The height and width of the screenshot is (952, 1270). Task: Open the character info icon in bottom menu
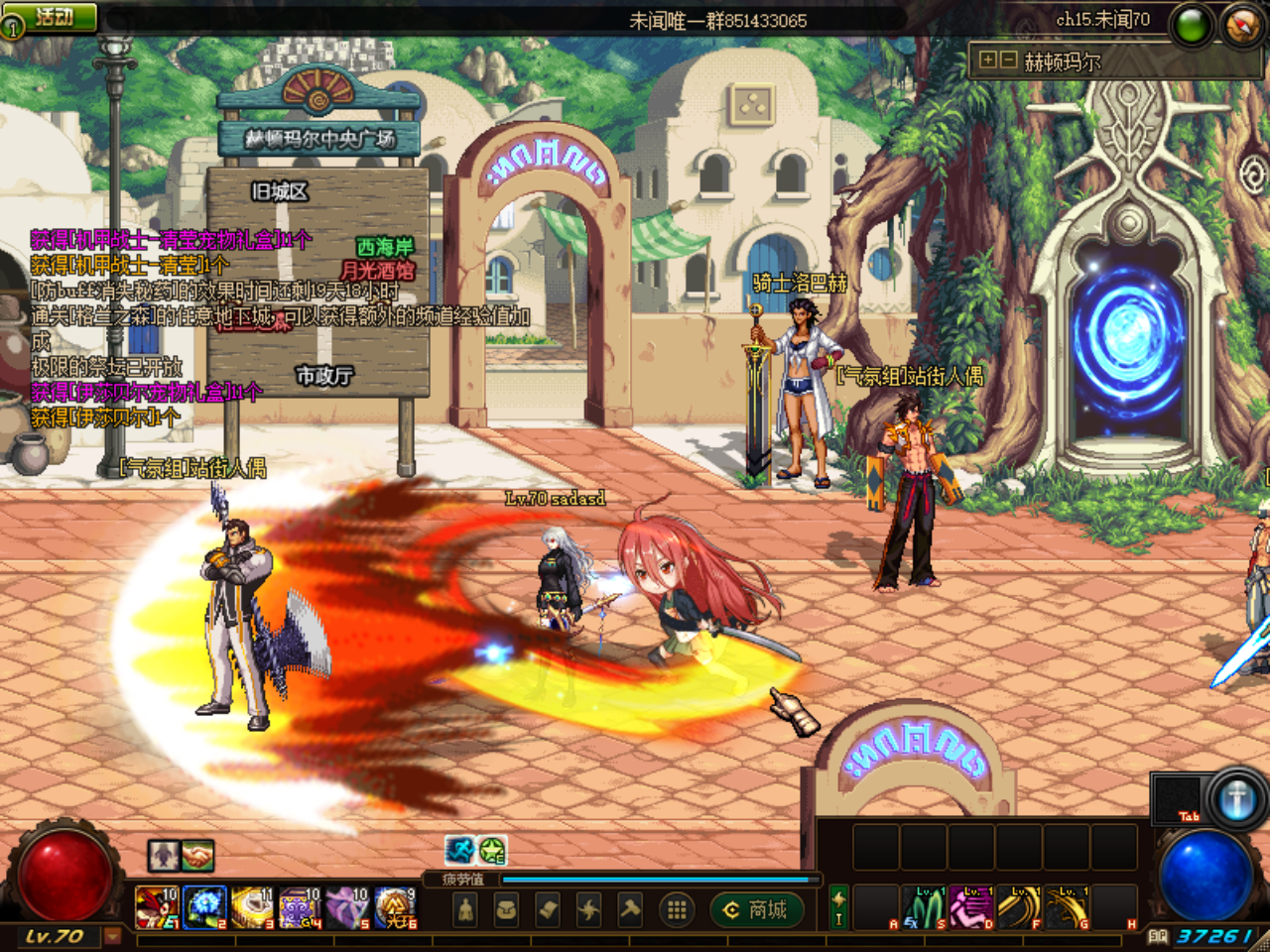[465, 907]
